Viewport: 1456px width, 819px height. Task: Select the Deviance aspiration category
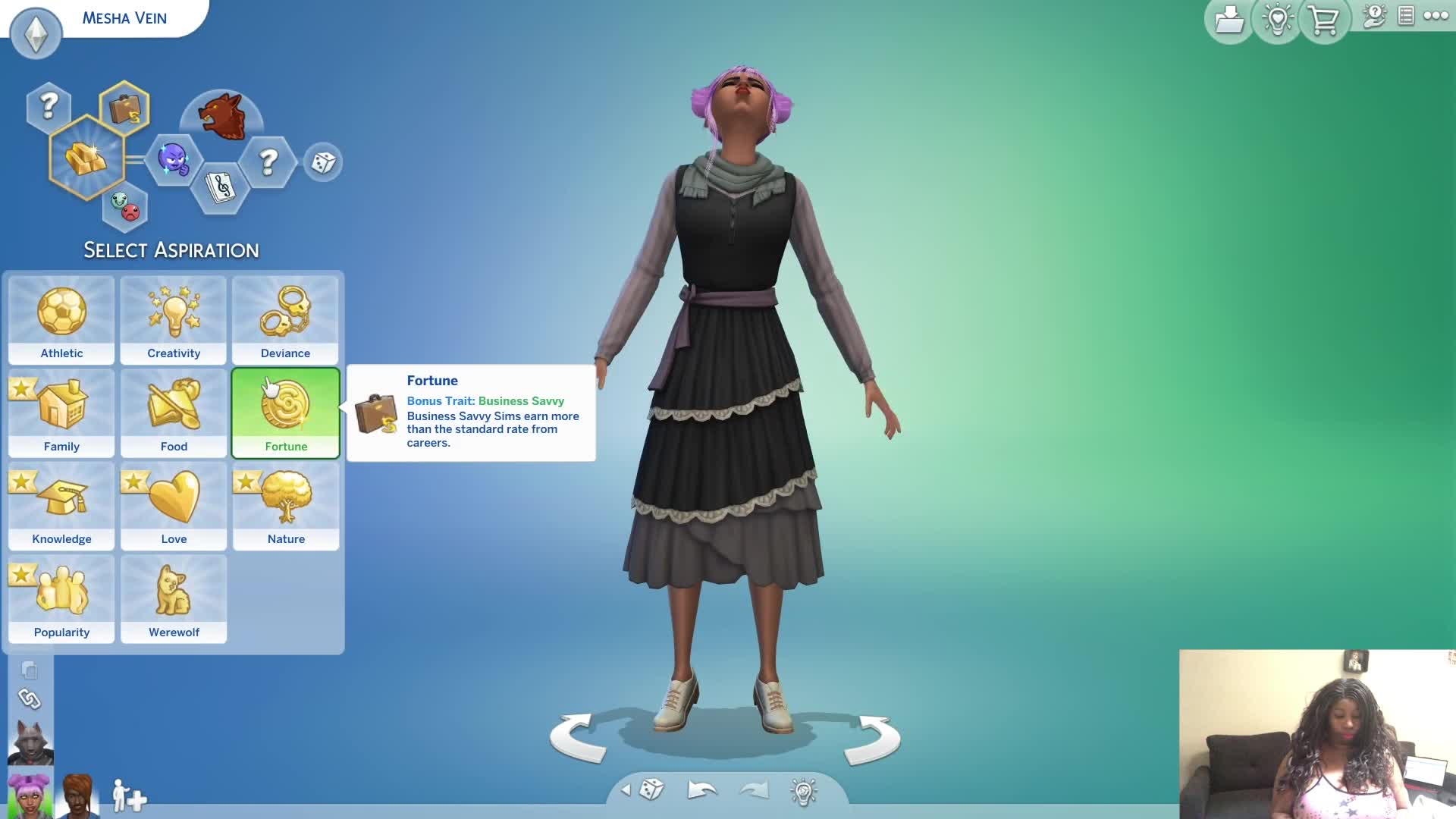tap(285, 320)
